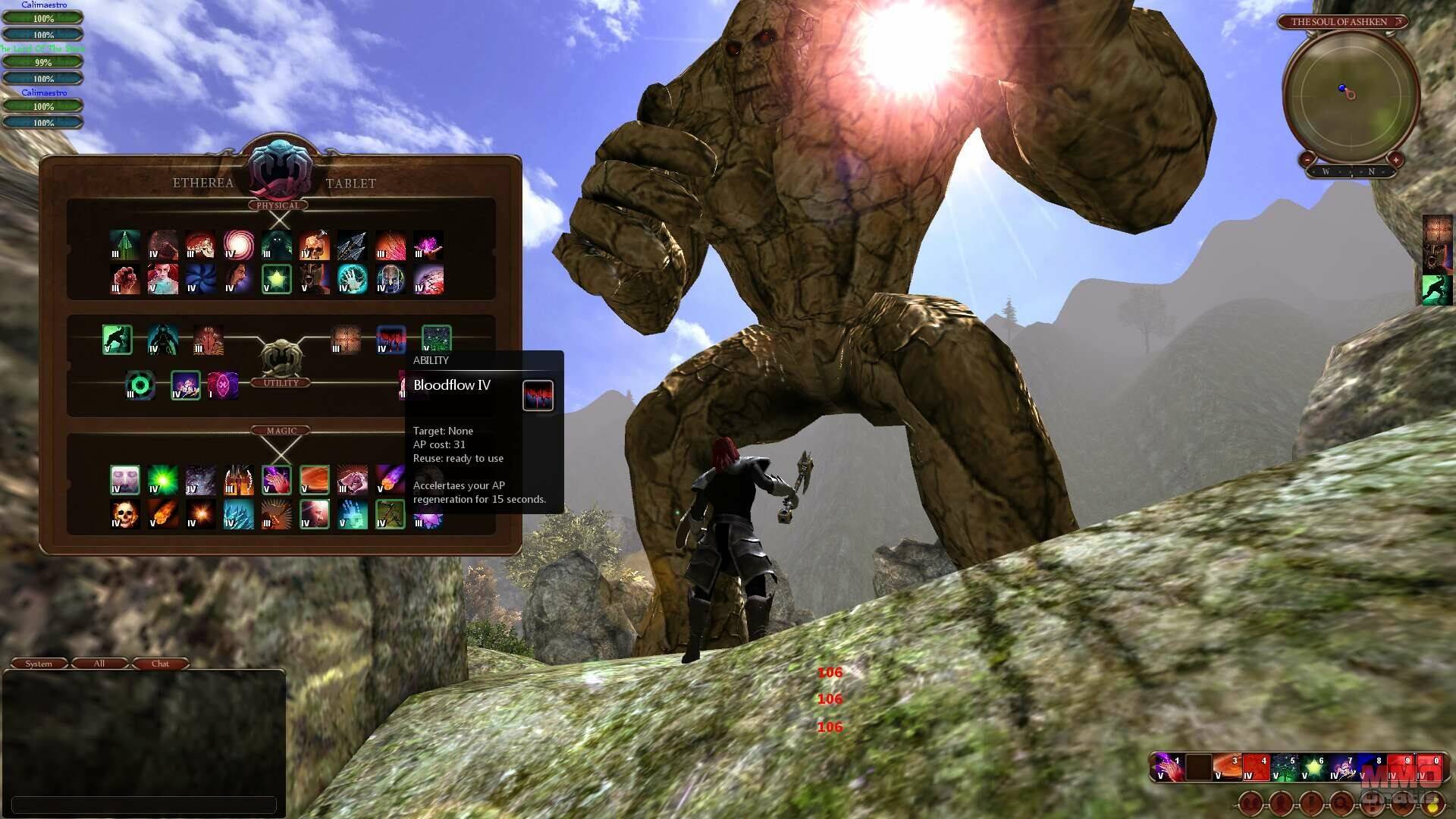Select the Bloodflow IV ability icon
This screenshot has width=1456, height=819.
[391, 339]
